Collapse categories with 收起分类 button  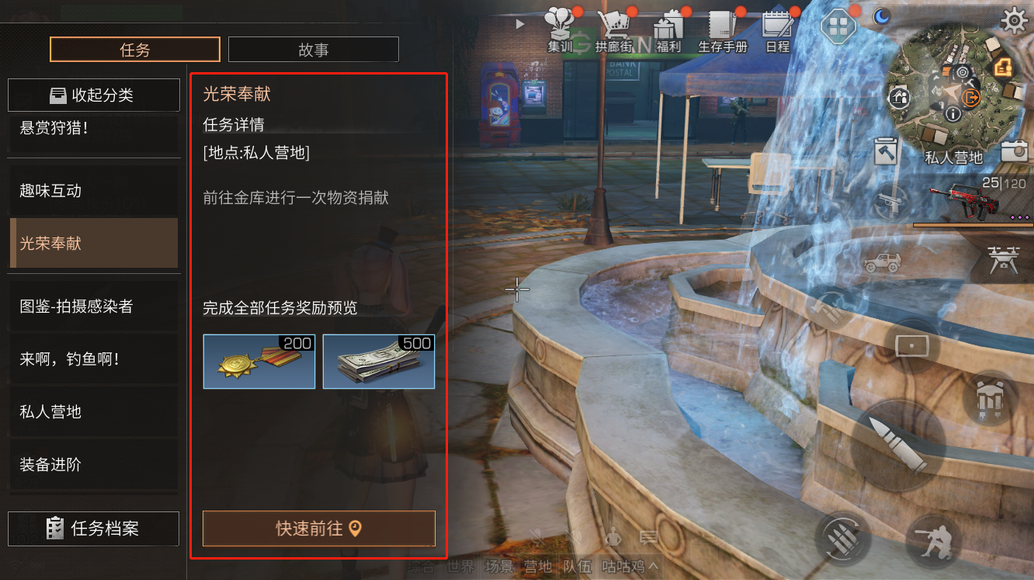pyautogui.click(x=93, y=95)
